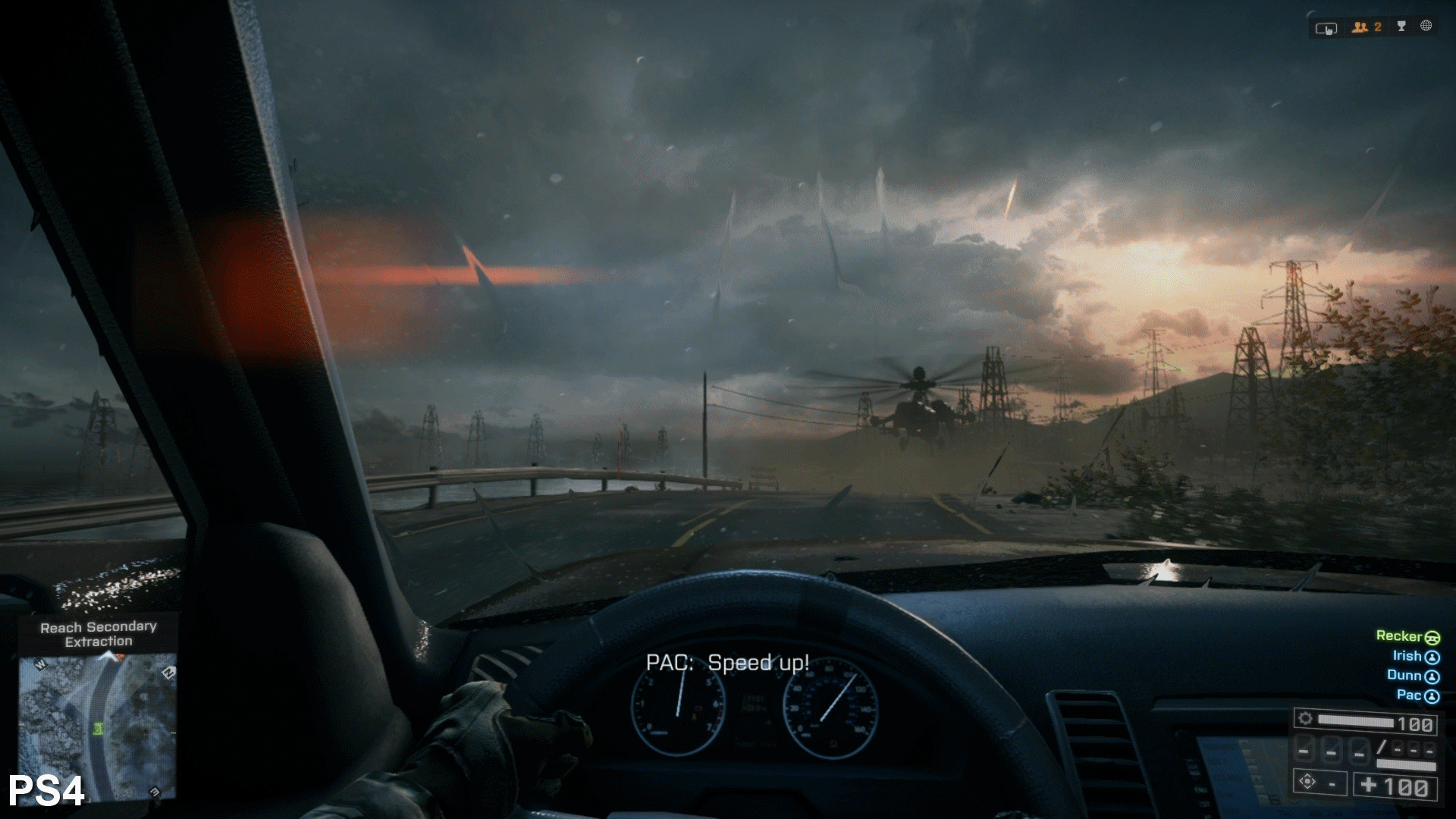Image resolution: width=1456 pixels, height=819 pixels.
Task: Click the +100 health pickup indicator
Action: click(1394, 786)
